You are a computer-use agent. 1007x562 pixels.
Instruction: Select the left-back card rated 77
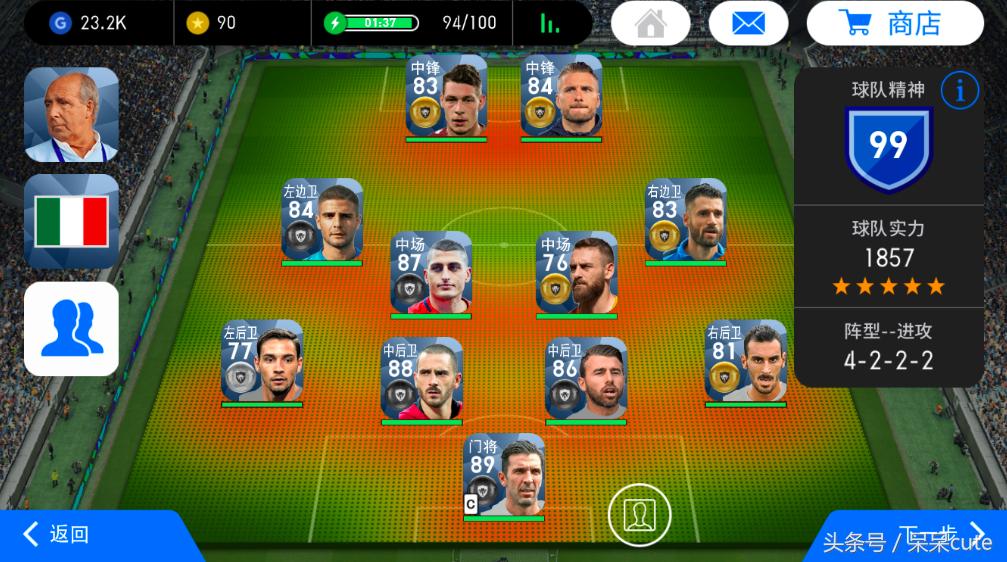pyautogui.click(x=262, y=361)
